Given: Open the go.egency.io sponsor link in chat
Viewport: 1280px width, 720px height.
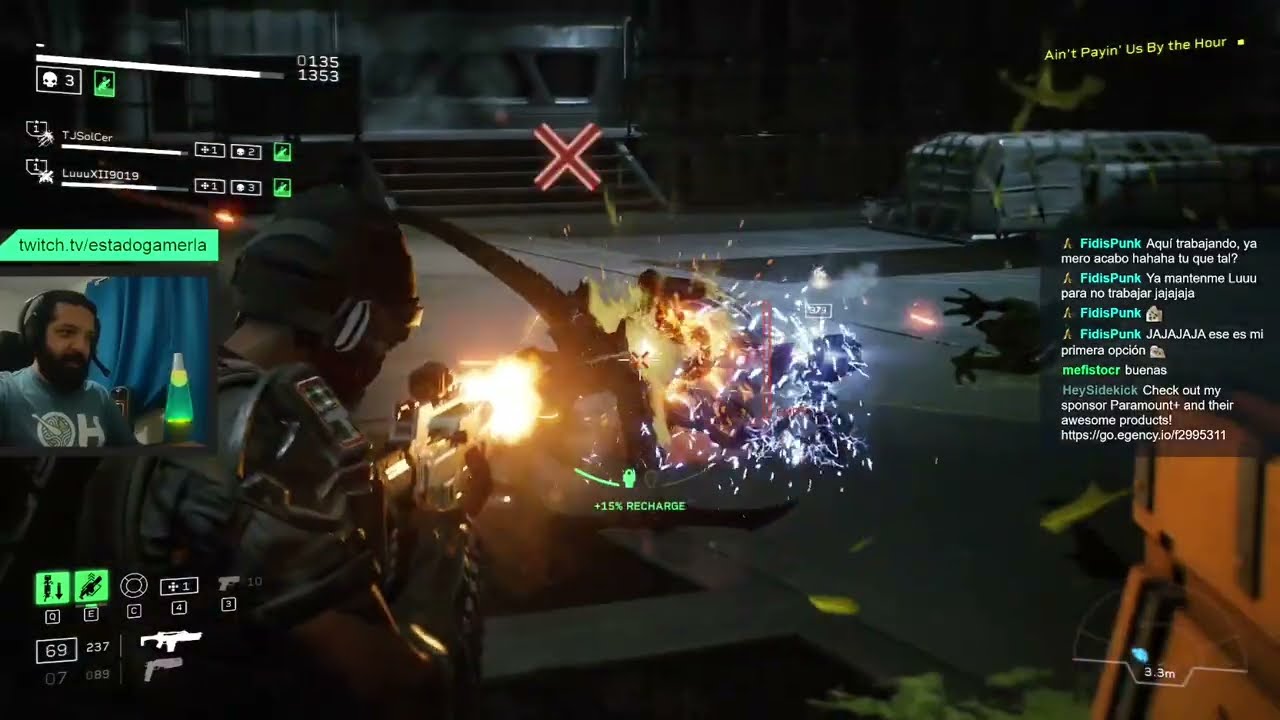Looking at the screenshot, I should (x=1143, y=435).
